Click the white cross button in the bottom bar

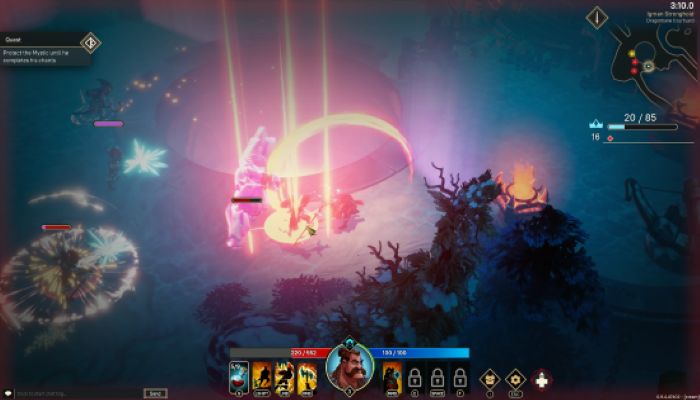[542, 378]
